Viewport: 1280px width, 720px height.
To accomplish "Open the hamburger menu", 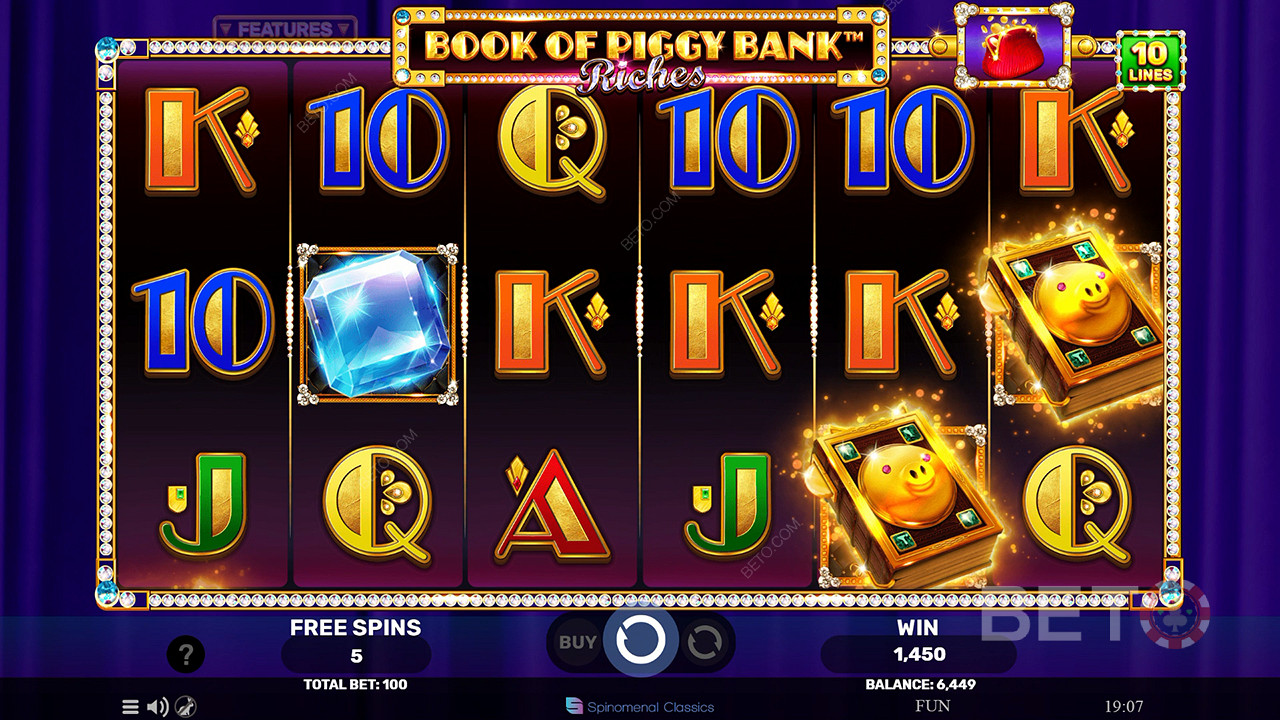I will point(130,707).
